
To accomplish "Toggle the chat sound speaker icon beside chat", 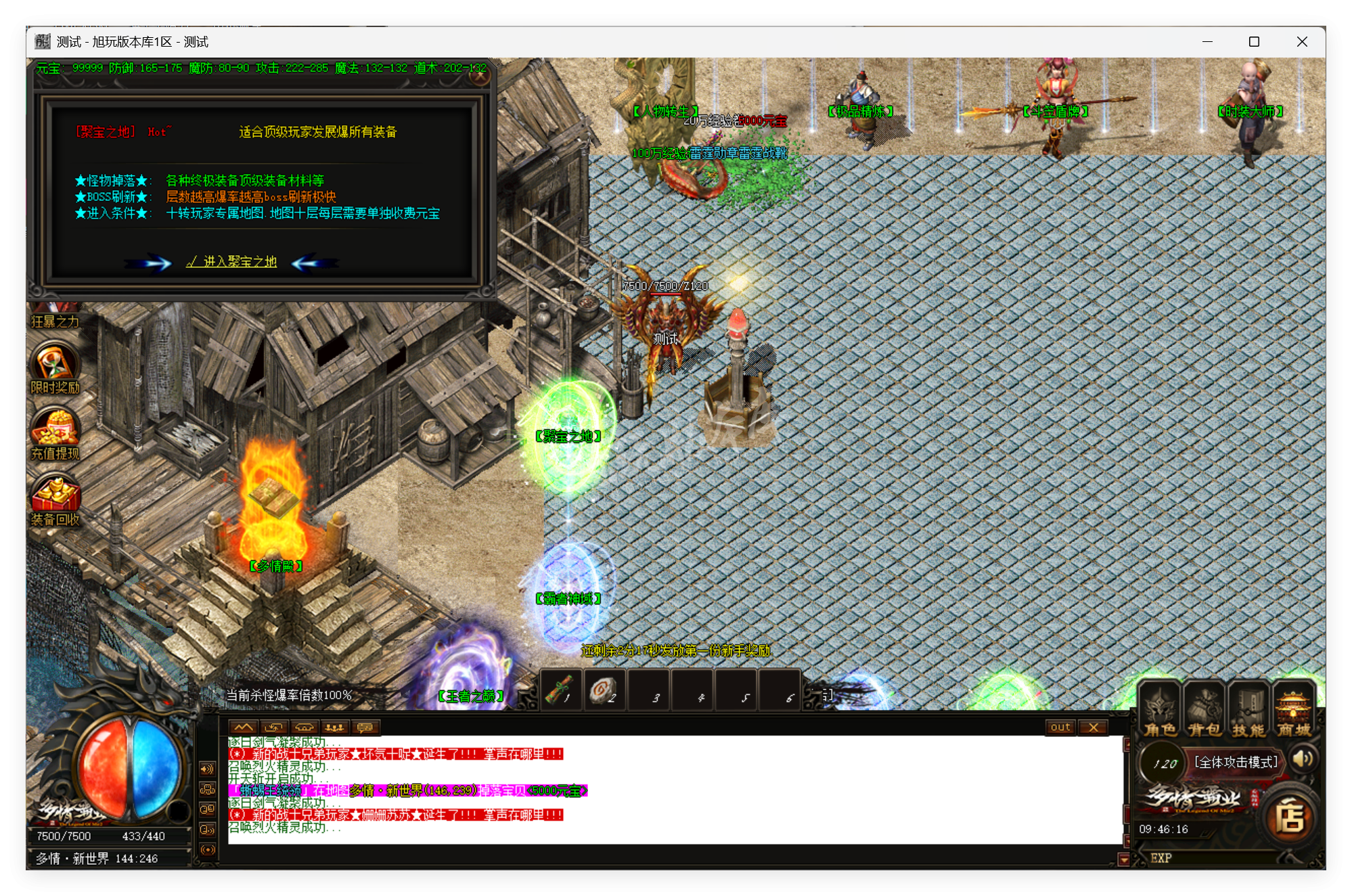I will (x=207, y=769).
